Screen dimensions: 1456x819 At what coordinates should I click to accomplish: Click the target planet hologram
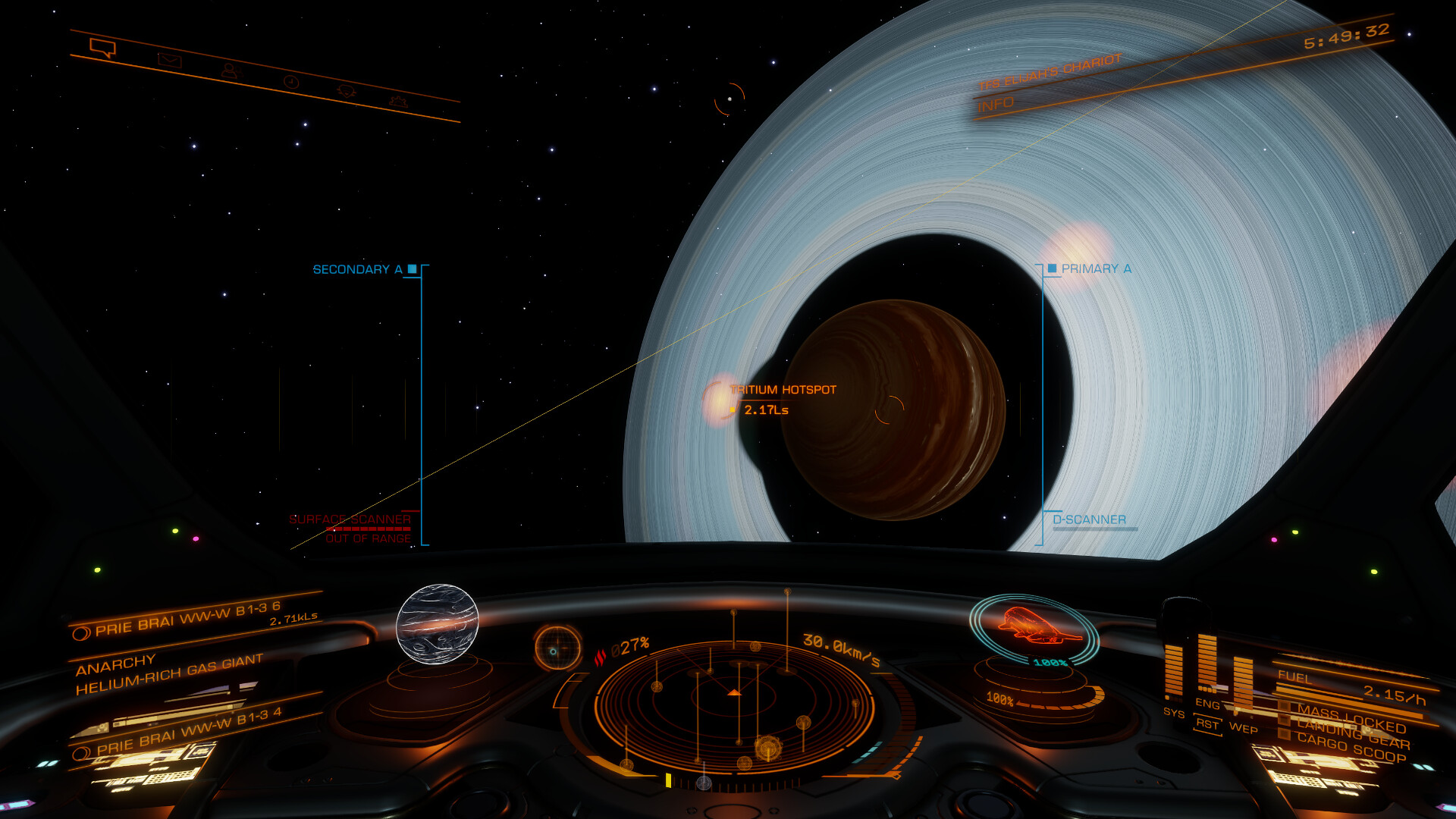(438, 623)
